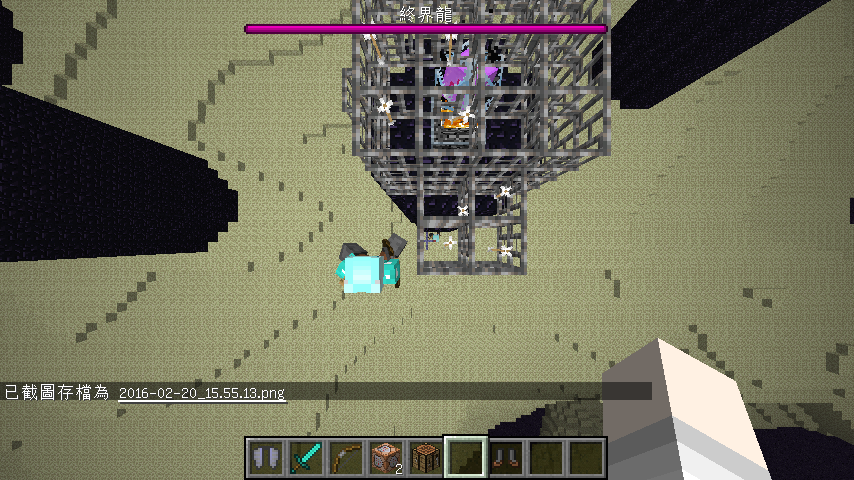The height and width of the screenshot is (480, 854).
Task: Choose the bow in the hotbar
Action: point(345,457)
